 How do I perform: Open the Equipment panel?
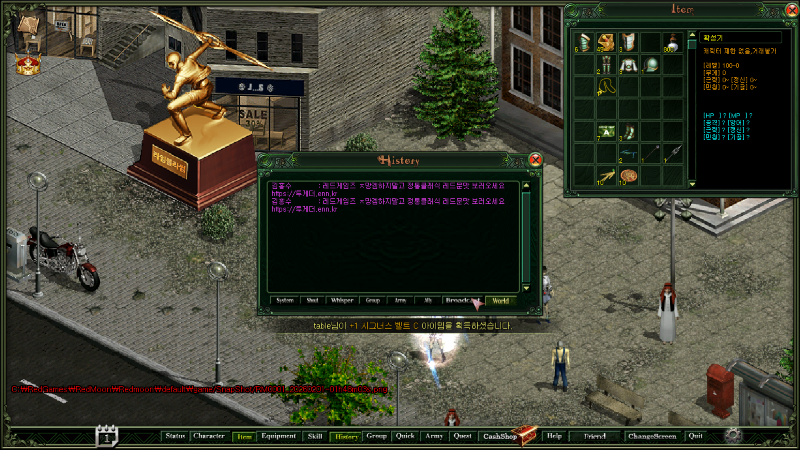[278, 437]
